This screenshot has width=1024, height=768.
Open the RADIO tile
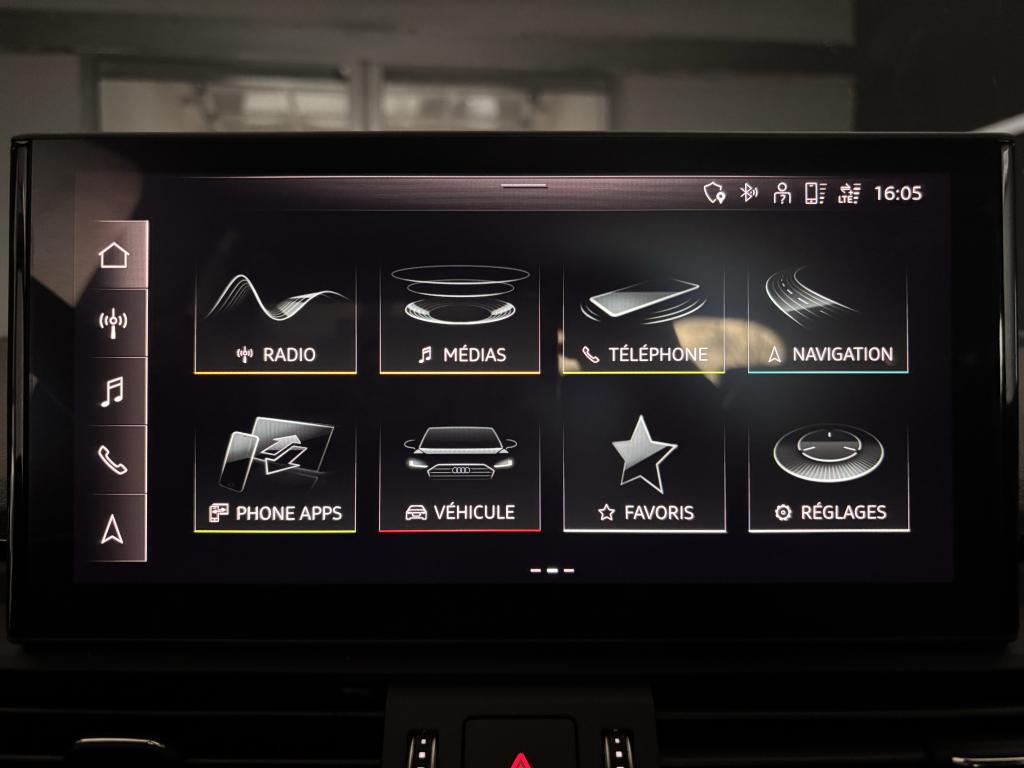(x=275, y=320)
